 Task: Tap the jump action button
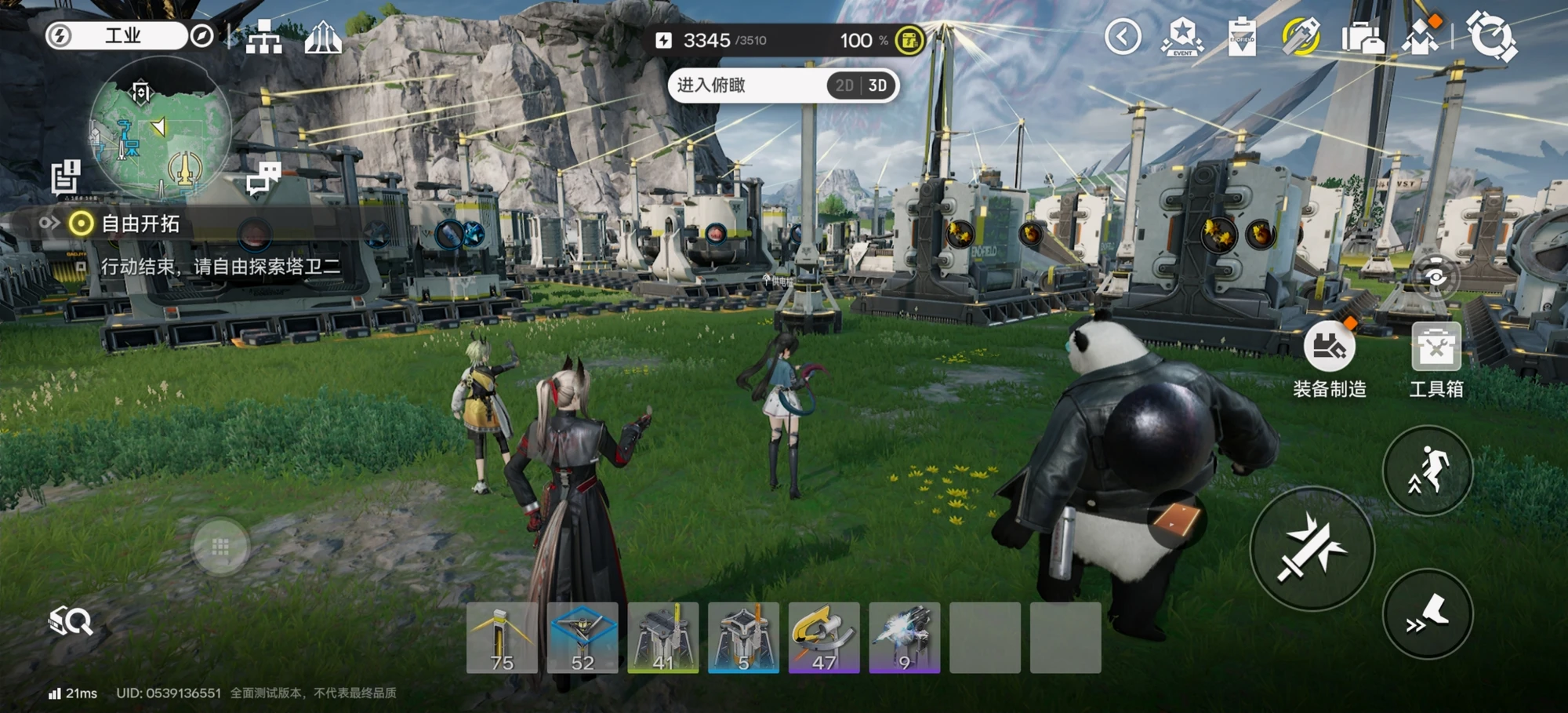click(x=1428, y=471)
